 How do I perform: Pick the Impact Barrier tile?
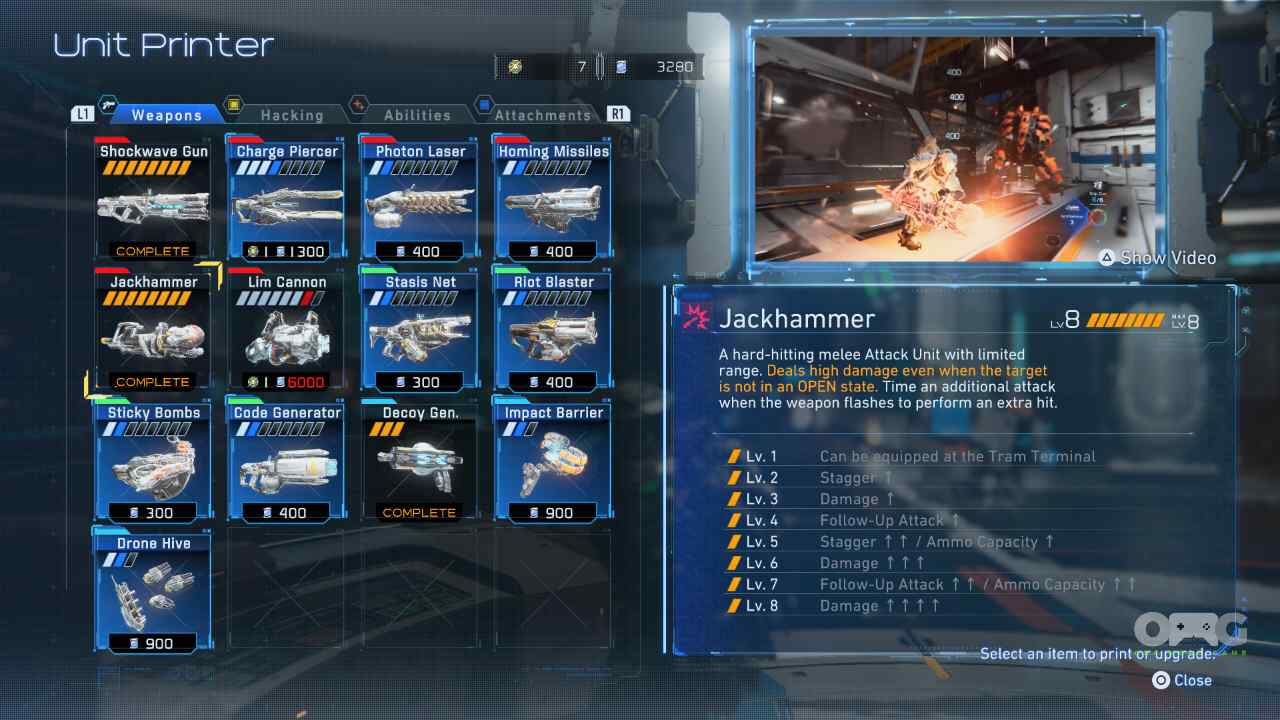coord(553,462)
